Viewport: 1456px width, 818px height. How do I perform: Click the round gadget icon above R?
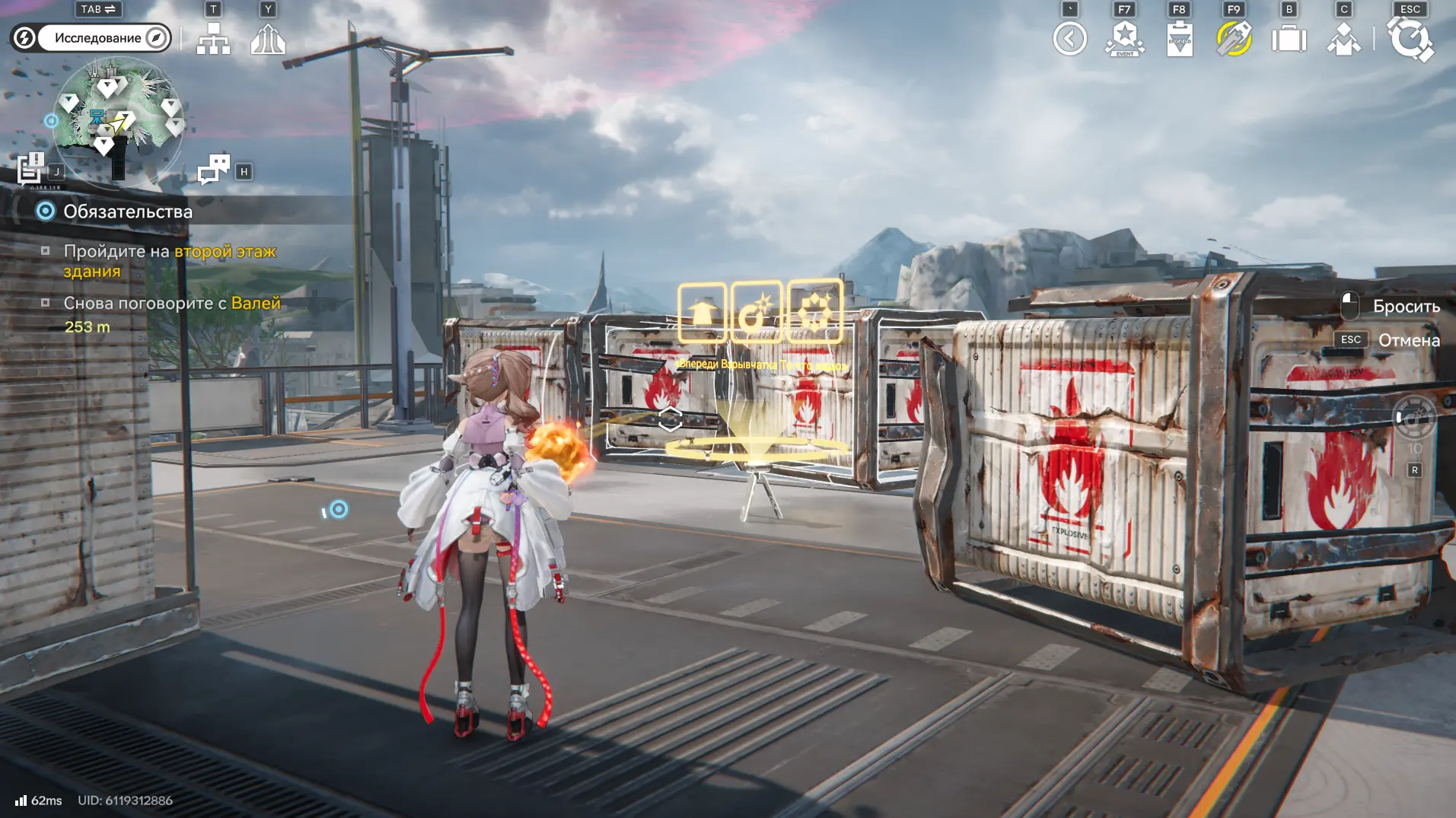pos(1414,418)
